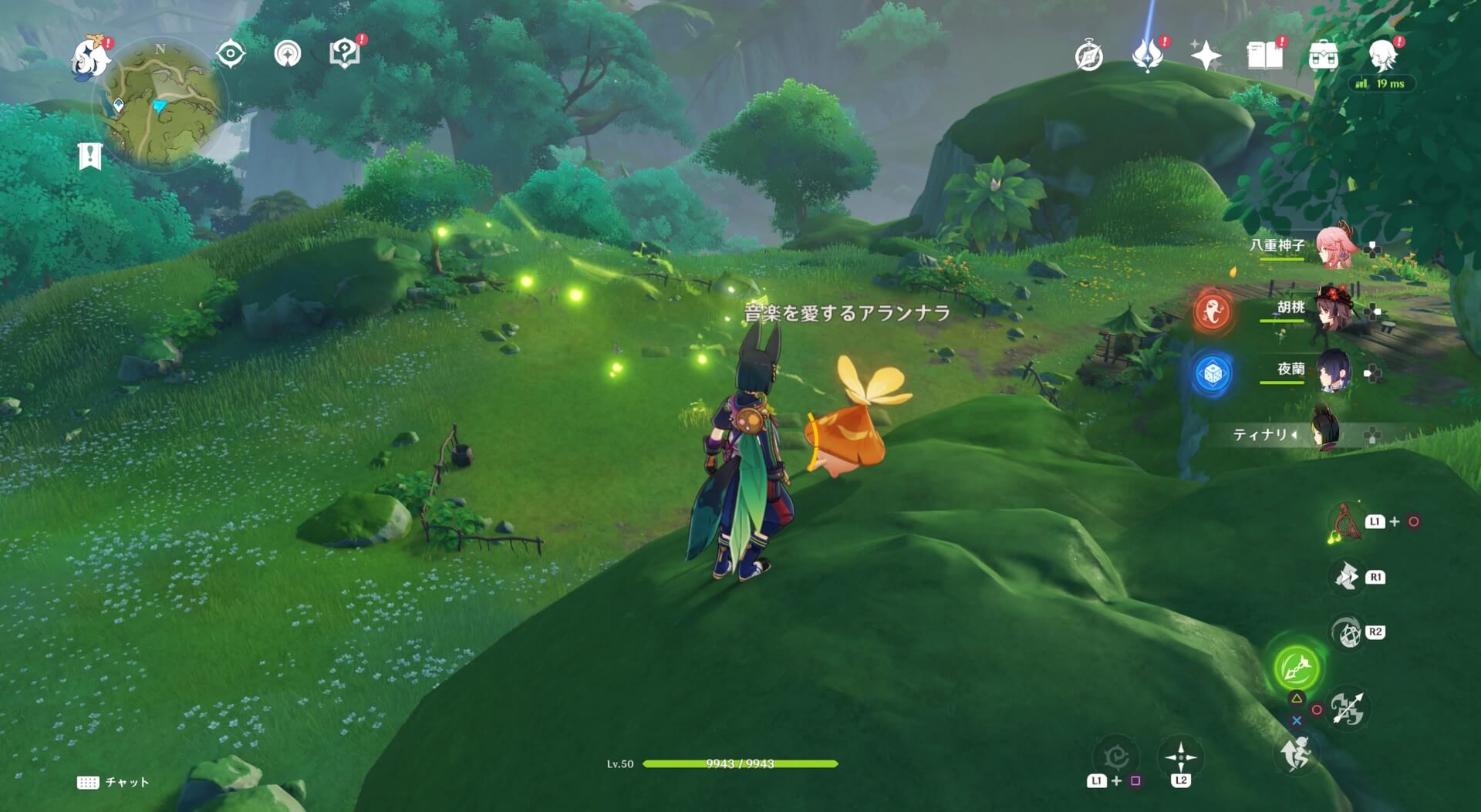Viewport: 1481px width, 812px height.
Task: Open the チャット chat box
Action: click(x=113, y=782)
